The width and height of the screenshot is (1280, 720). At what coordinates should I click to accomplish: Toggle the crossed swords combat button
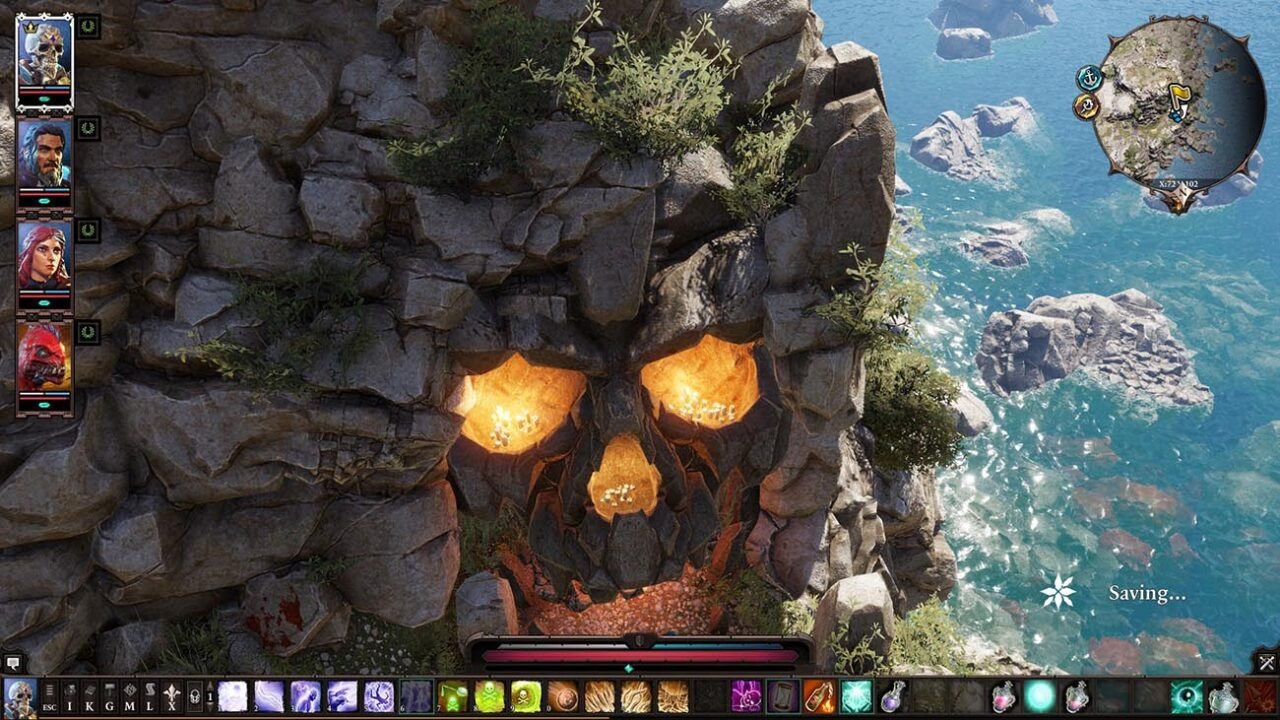point(1266,662)
